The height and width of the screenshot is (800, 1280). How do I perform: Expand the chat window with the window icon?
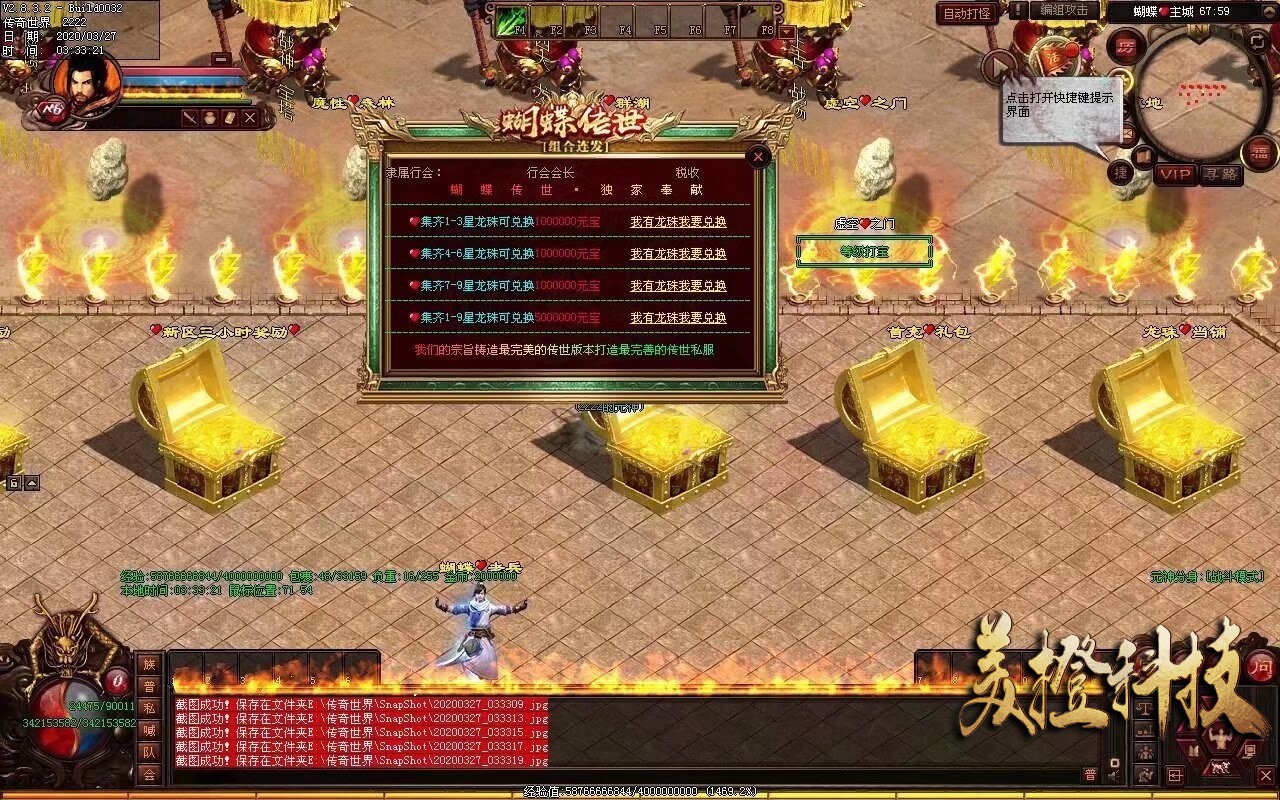[x=1175, y=775]
